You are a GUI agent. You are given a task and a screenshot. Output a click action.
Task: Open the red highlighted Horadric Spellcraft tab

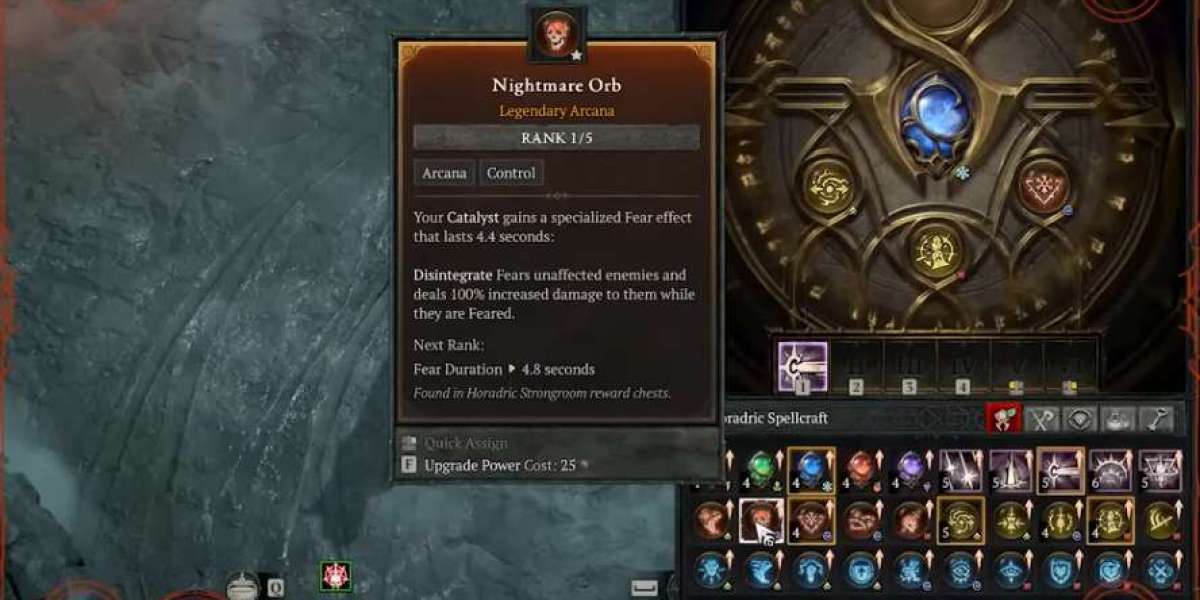pos(1003,420)
